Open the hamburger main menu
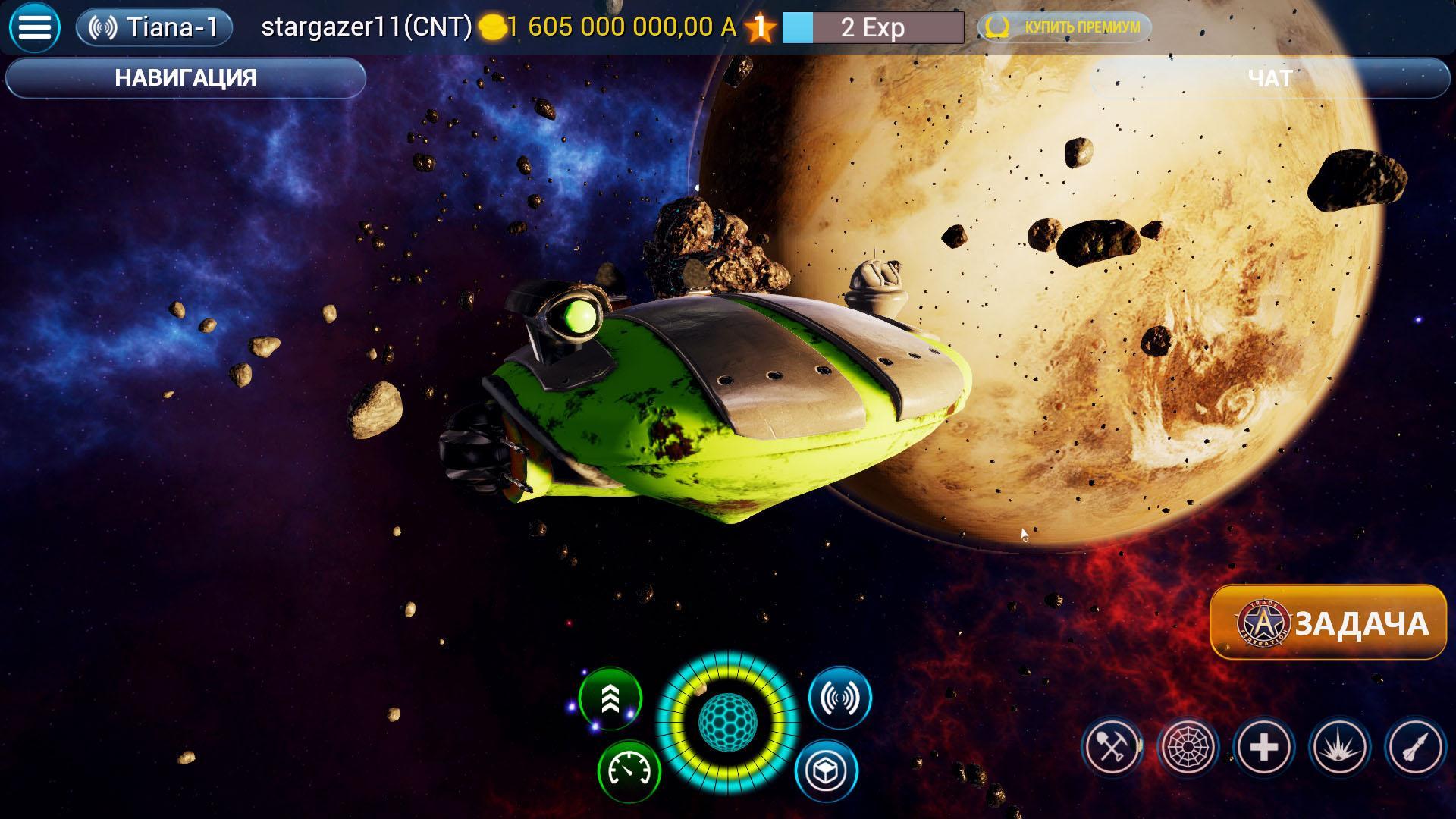 [x=34, y=28]
